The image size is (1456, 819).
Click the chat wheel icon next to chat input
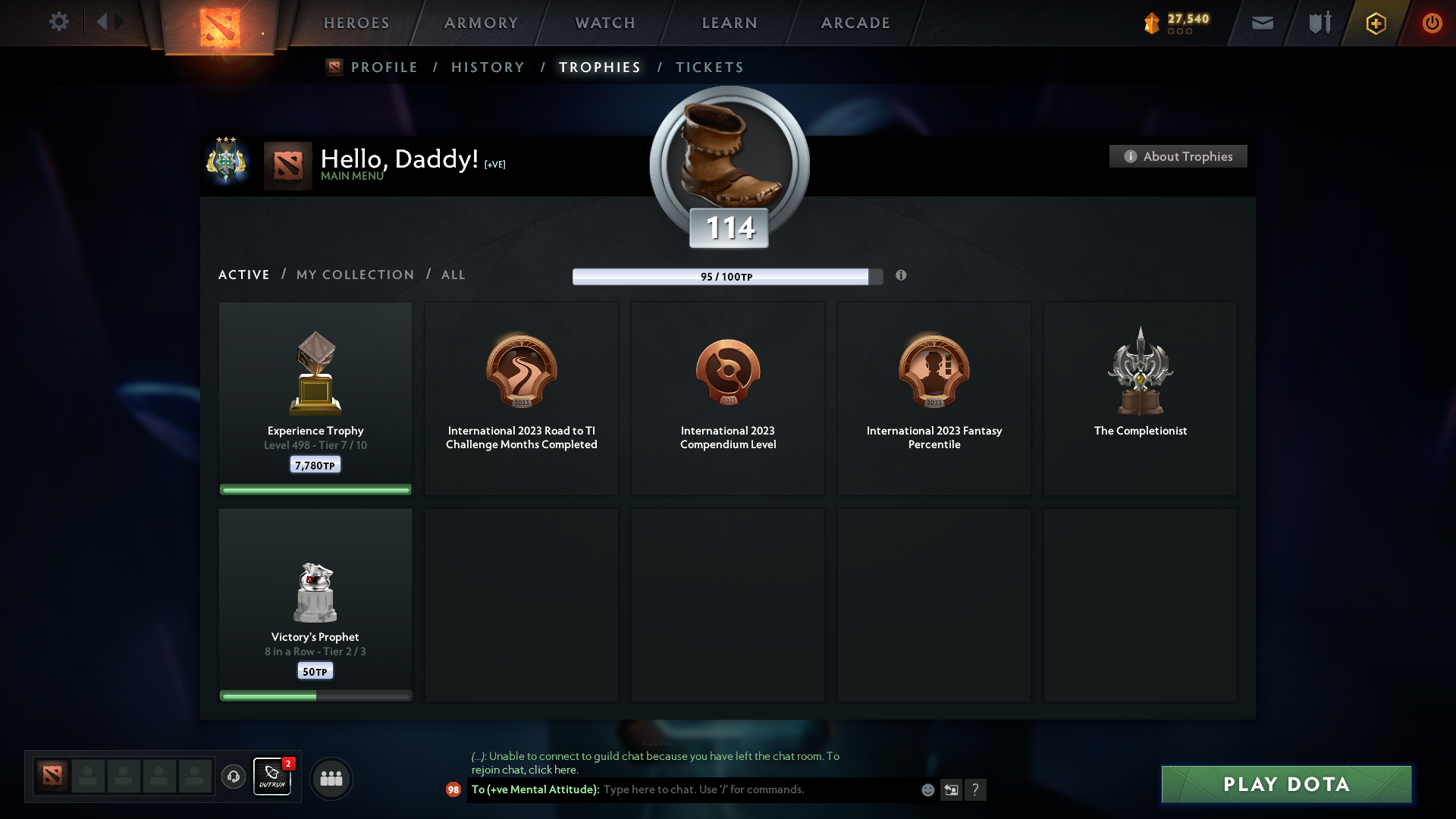[x=952, y=789]
